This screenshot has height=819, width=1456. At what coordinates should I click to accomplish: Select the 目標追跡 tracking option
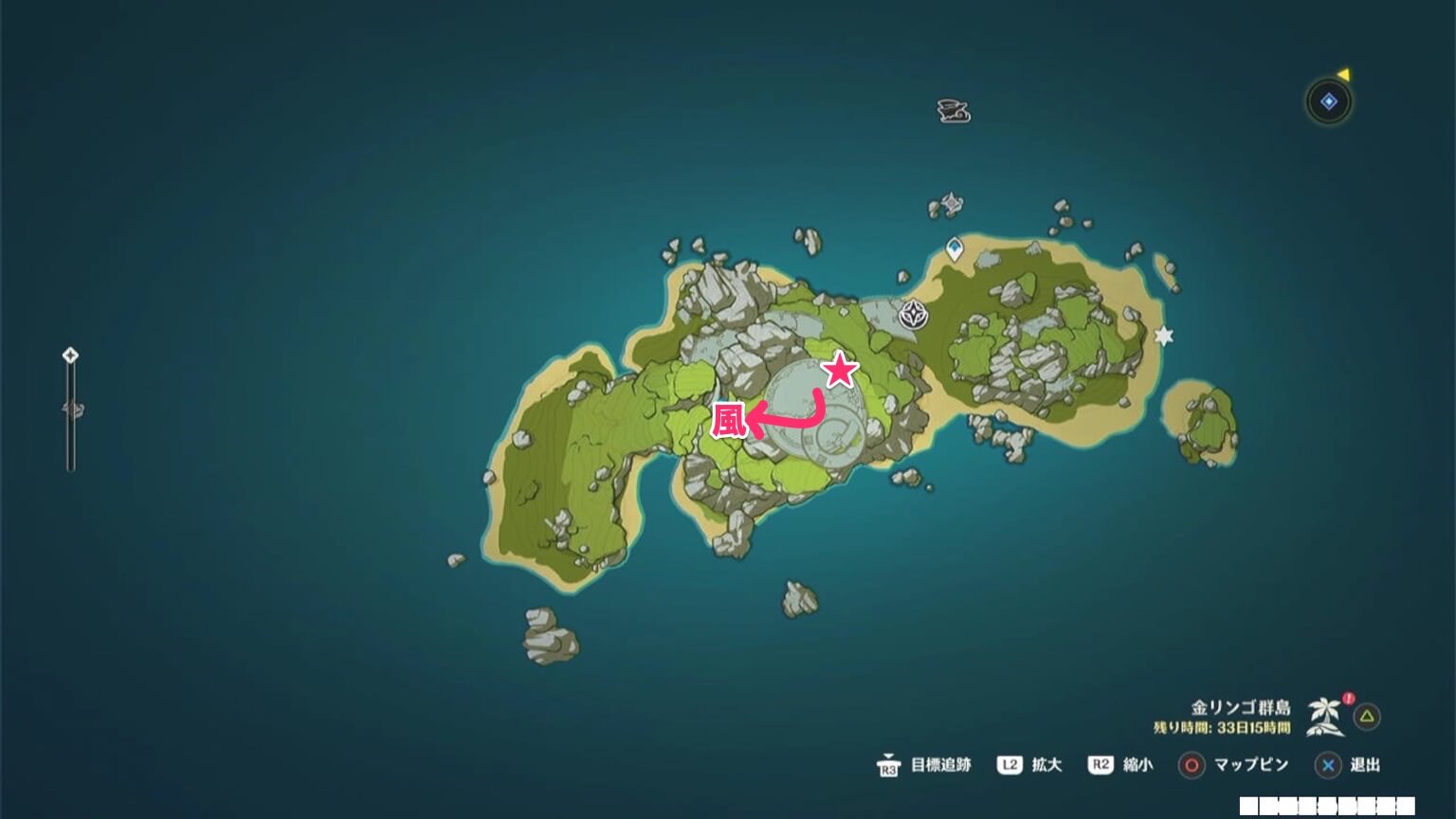pos(942,765)
